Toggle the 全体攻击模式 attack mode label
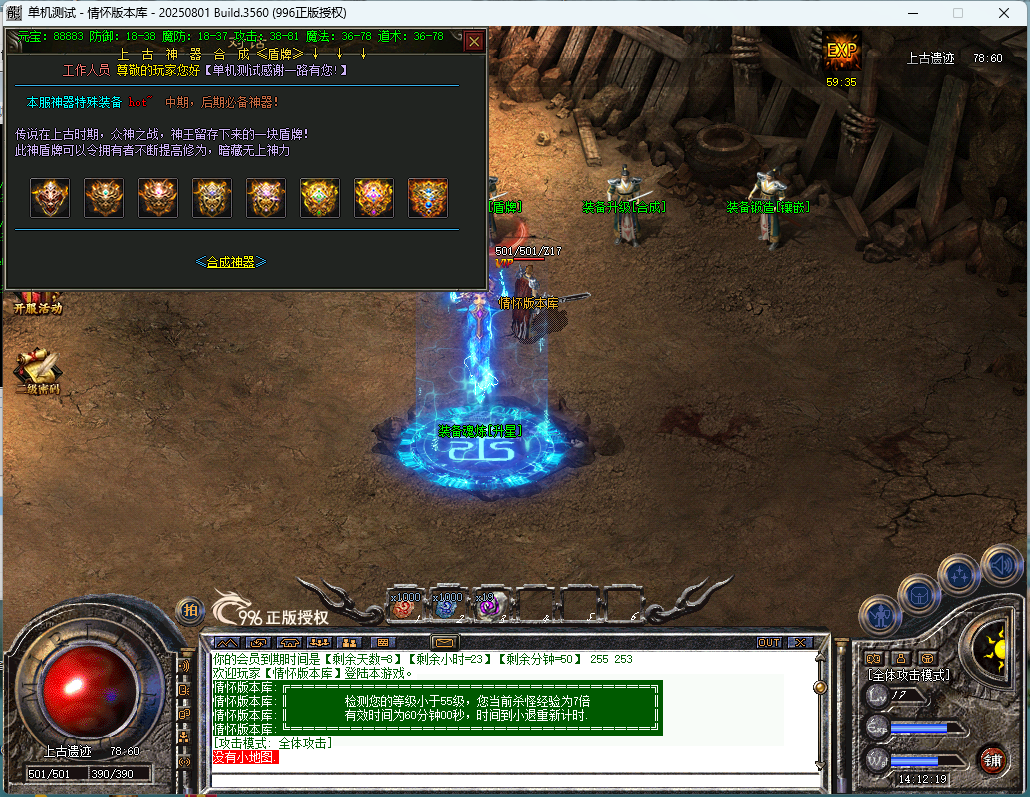Image resolution: width=1030 pixels, height=797 pixels. pos(908,675)
